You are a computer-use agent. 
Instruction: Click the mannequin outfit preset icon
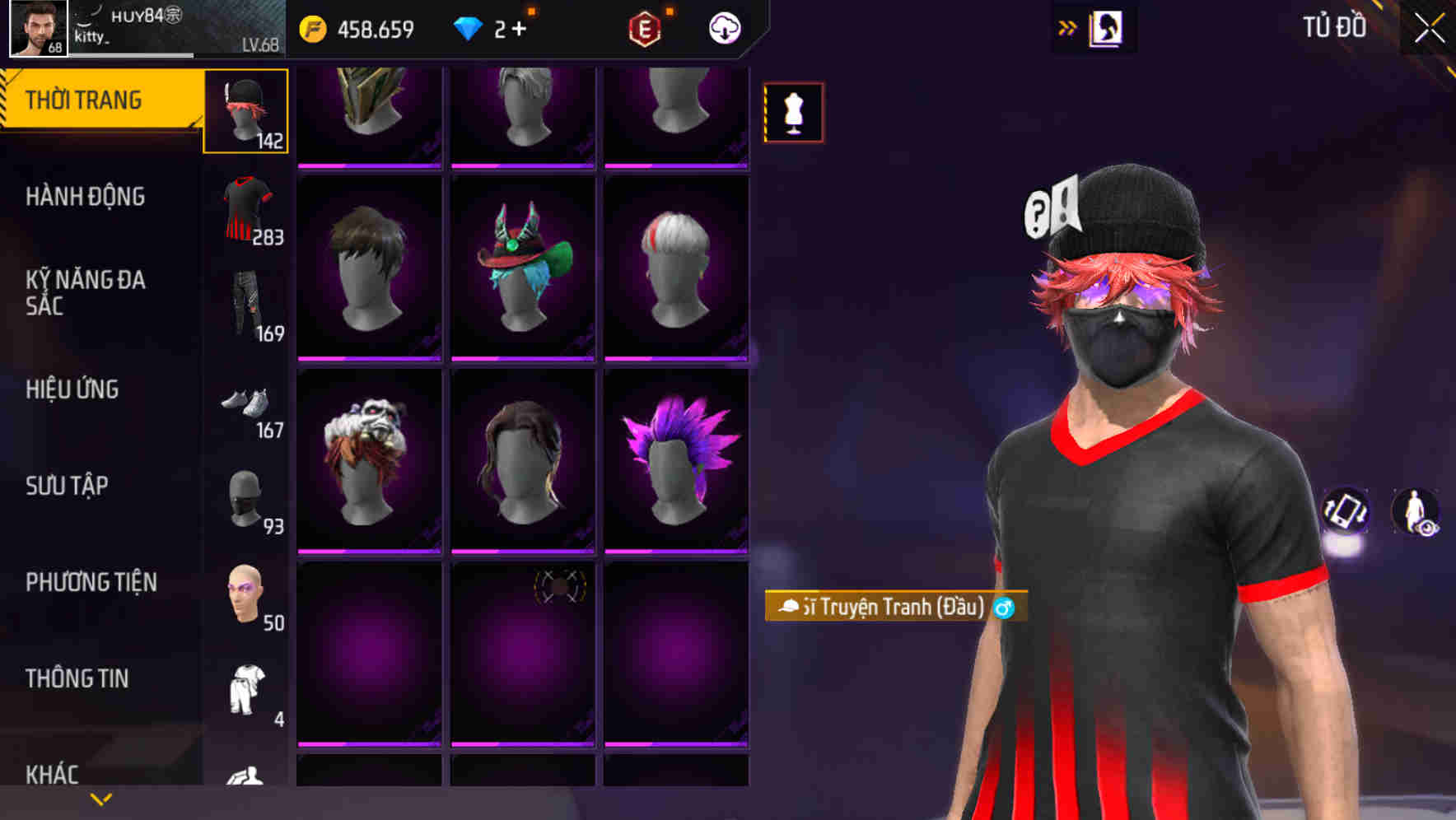(794, 109)
